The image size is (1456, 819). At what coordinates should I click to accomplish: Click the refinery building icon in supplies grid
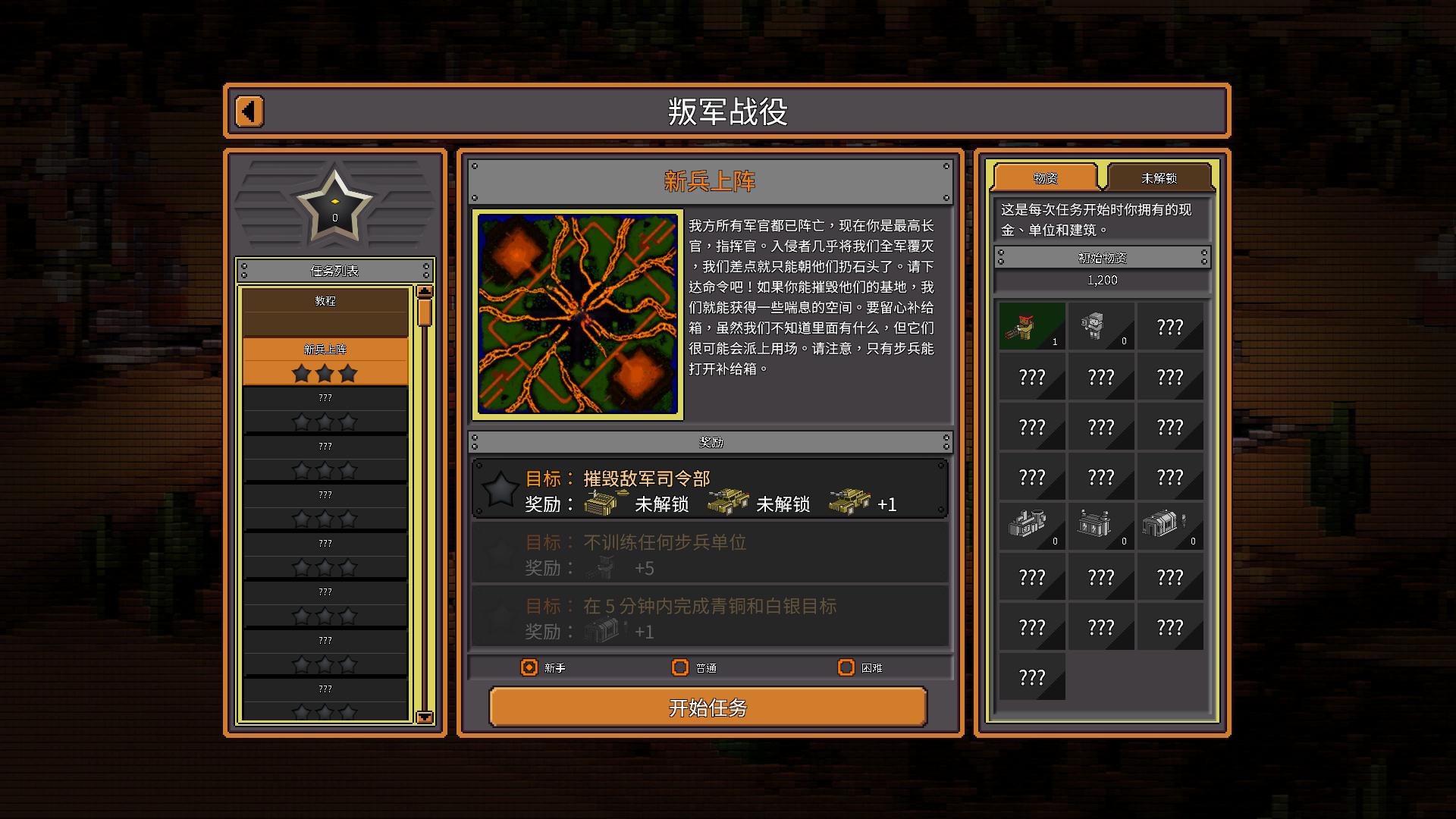pos(1032,526)
